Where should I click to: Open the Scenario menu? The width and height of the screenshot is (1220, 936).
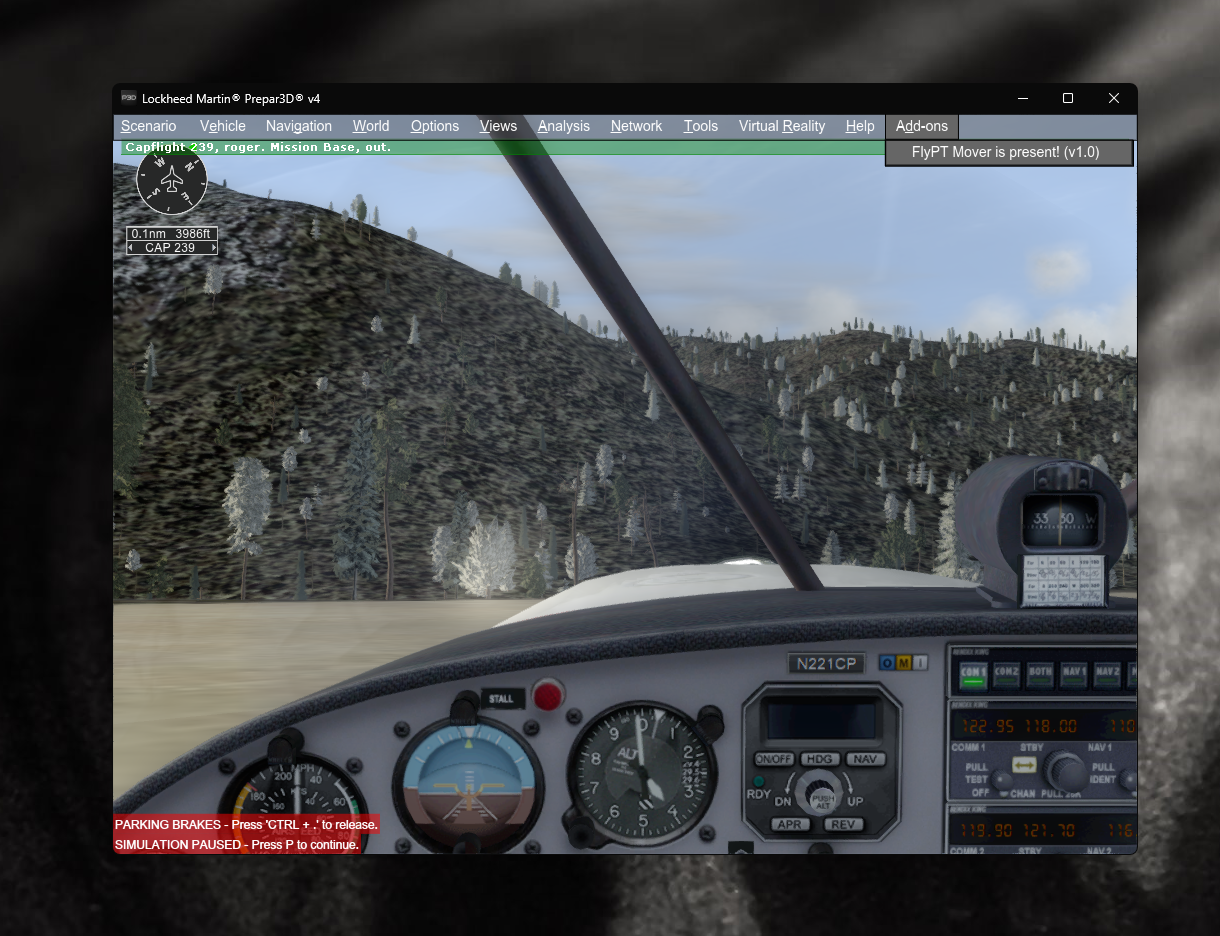coord(148,126)
